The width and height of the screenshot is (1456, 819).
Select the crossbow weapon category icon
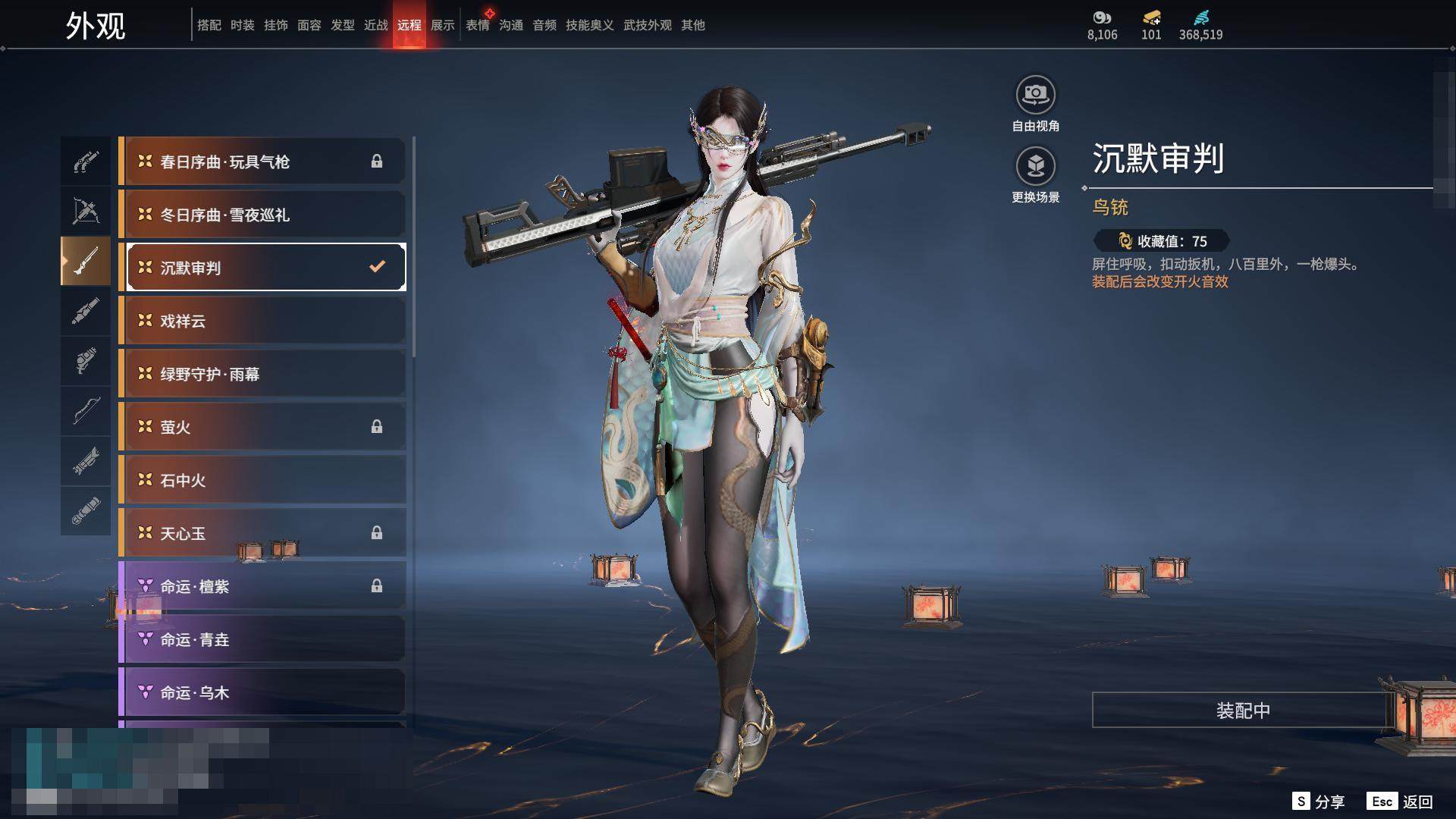coord(86,212)
